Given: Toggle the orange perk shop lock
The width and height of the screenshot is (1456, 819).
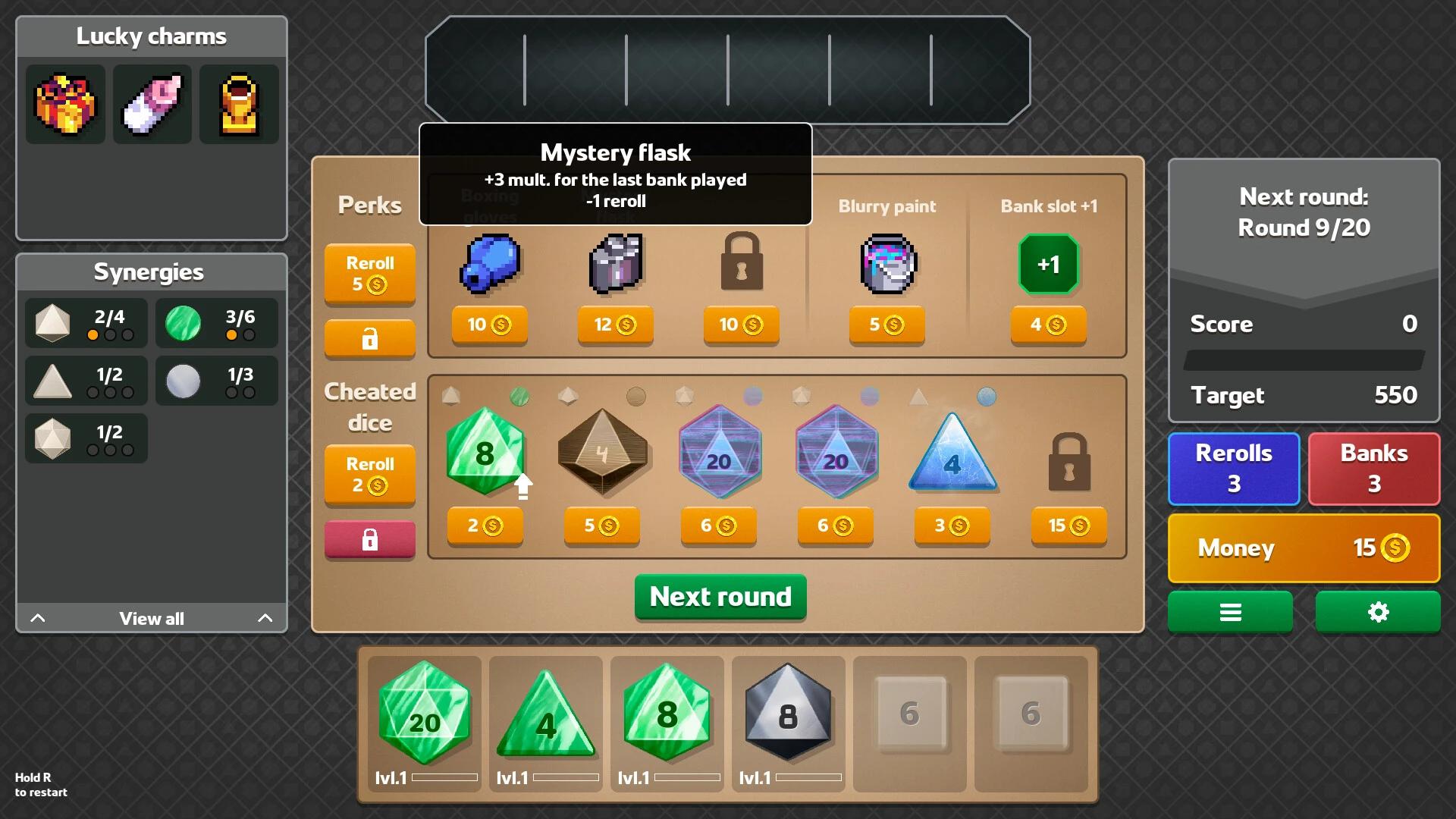Looking at the screenshot, I should pyautogui.click(x=369, y=339).
